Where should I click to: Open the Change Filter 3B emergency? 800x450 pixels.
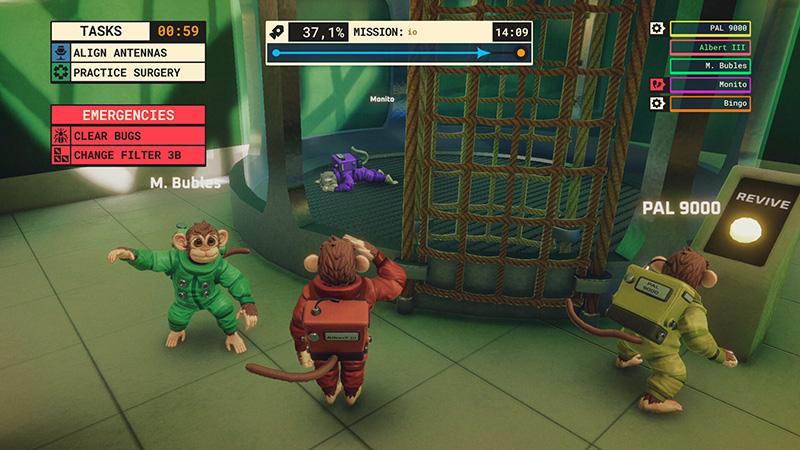[128, 155]
